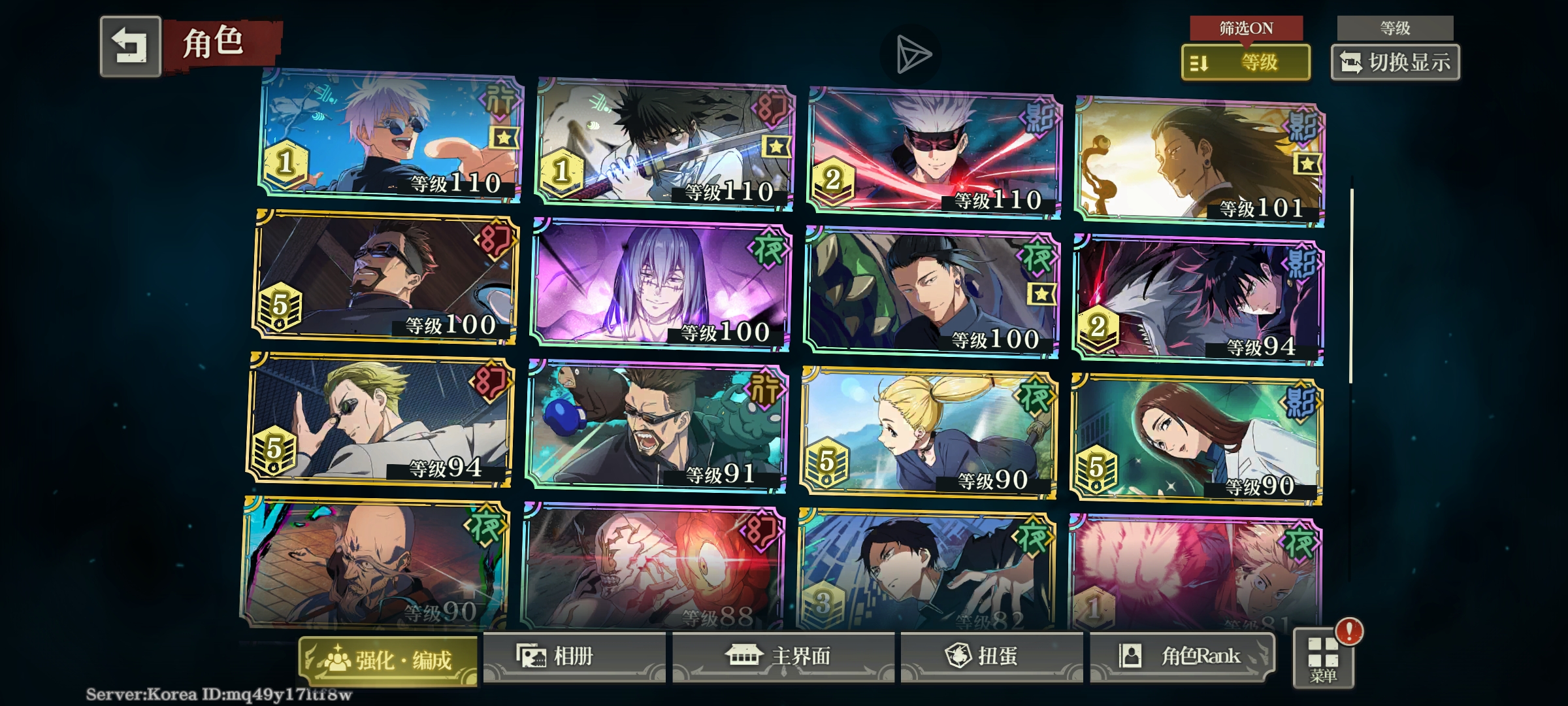The image size is (1568, 706).
Task: Pick the level 101 Geto card
Action: [1199, 162]
